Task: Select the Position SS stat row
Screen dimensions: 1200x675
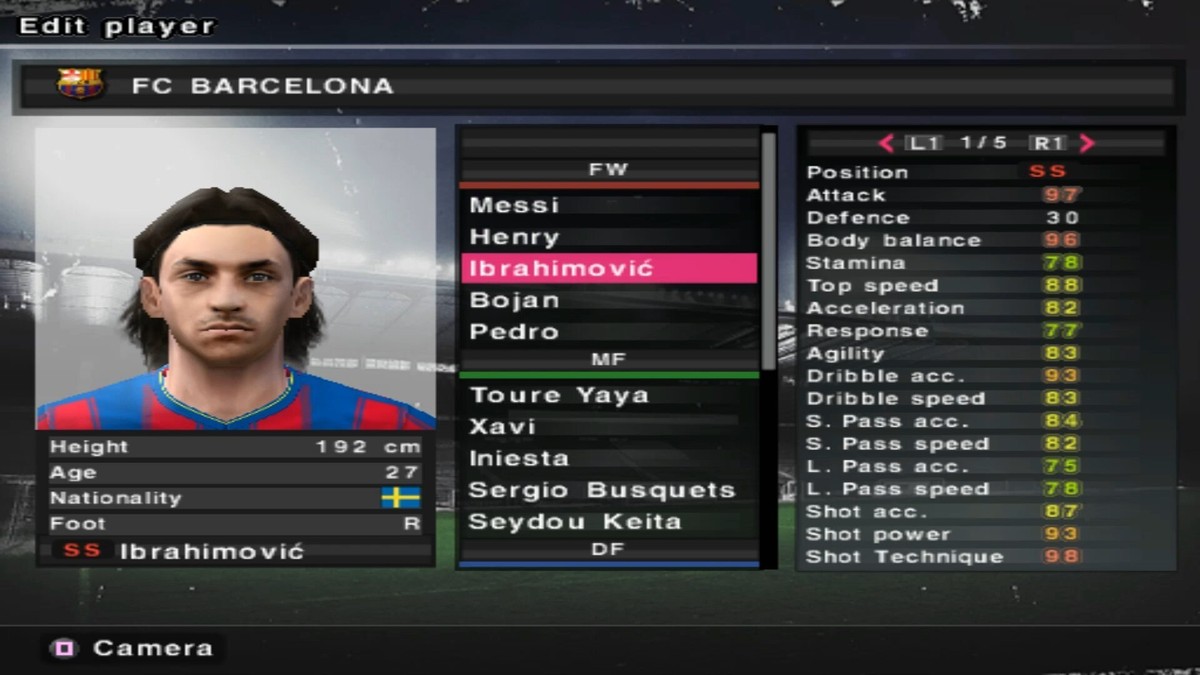Action: pos(985,172)
